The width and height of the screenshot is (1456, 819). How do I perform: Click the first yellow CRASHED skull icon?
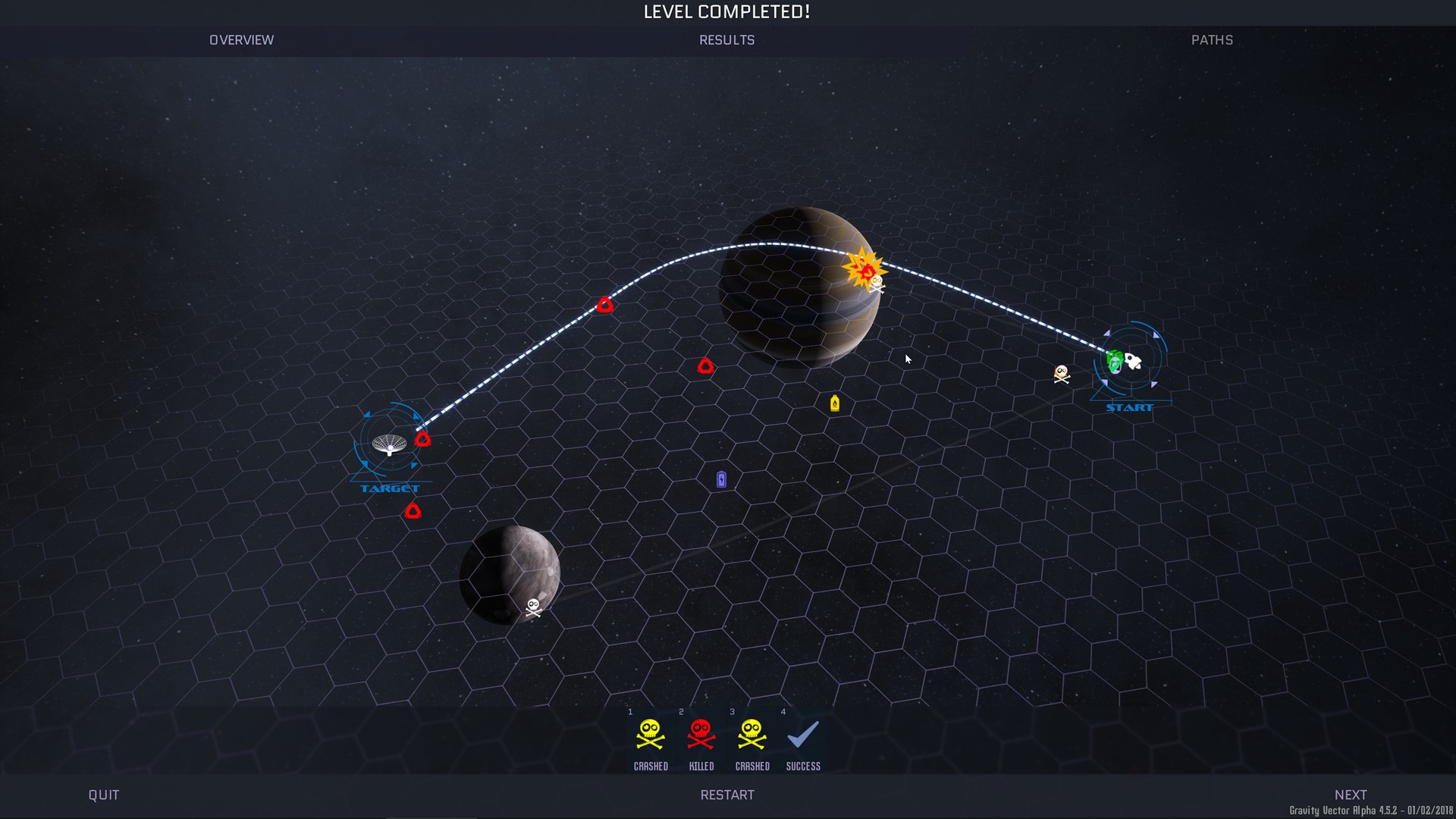point(651,735)
